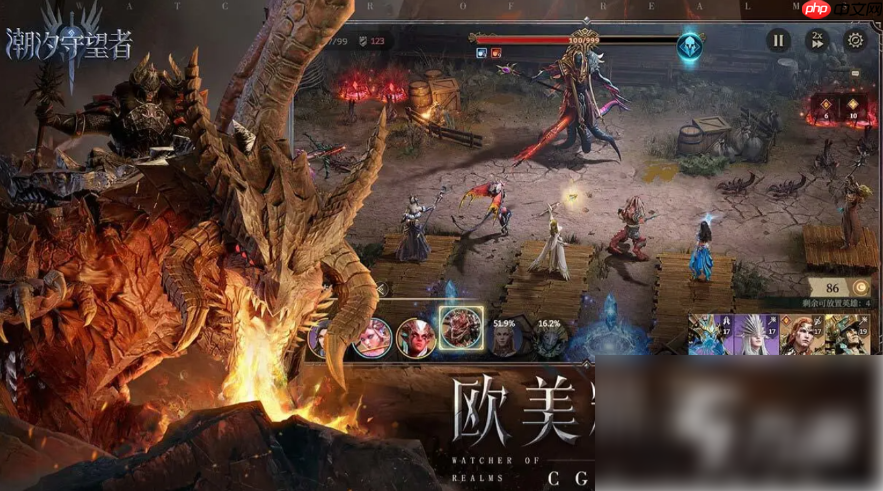Tap the hero portrait showing 16.2%
Image resolution: width=883 pixels, height=491 pixels.
point(549,338)
